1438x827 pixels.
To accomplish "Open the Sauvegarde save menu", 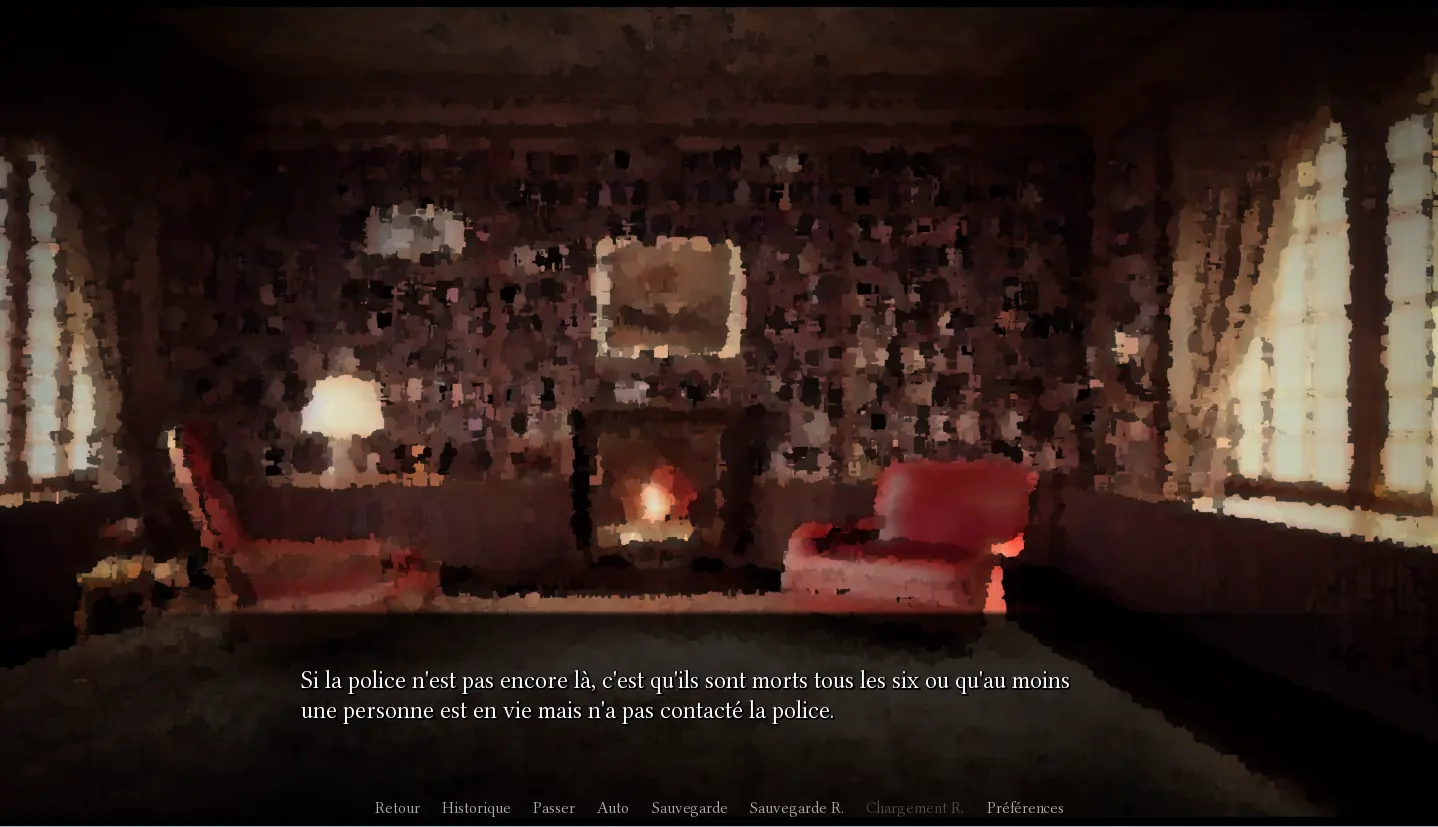I will [689, 808].
